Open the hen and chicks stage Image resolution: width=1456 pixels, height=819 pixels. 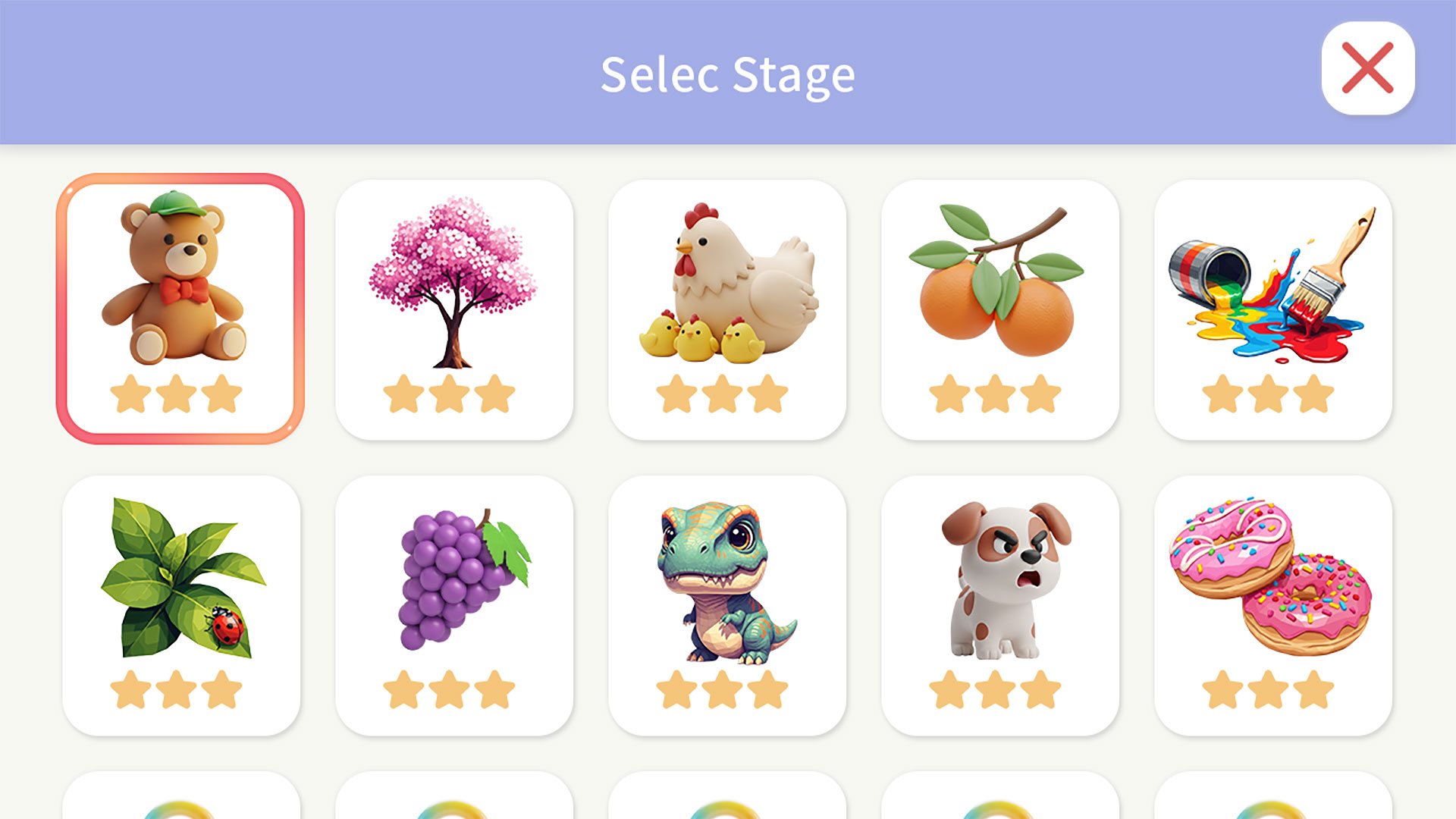tap(726, 308)
